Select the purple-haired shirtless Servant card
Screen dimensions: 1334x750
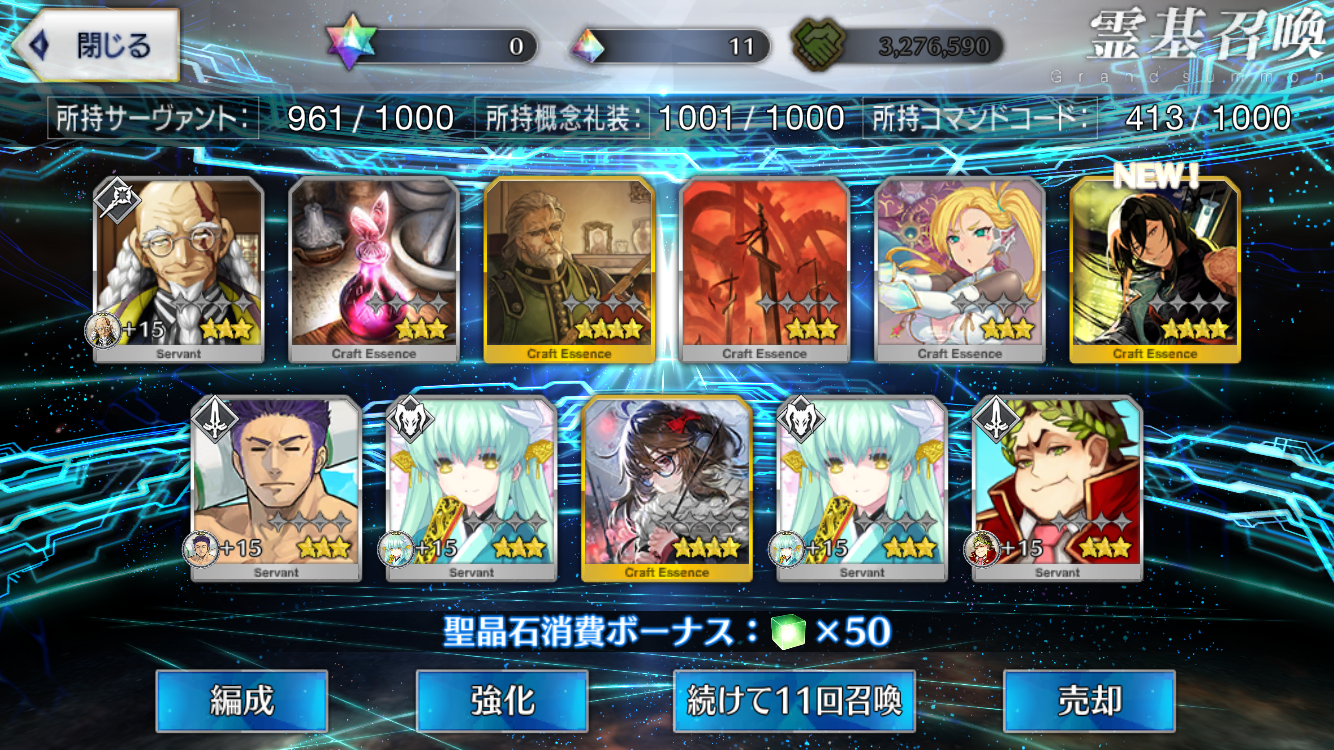pos(276,488)
